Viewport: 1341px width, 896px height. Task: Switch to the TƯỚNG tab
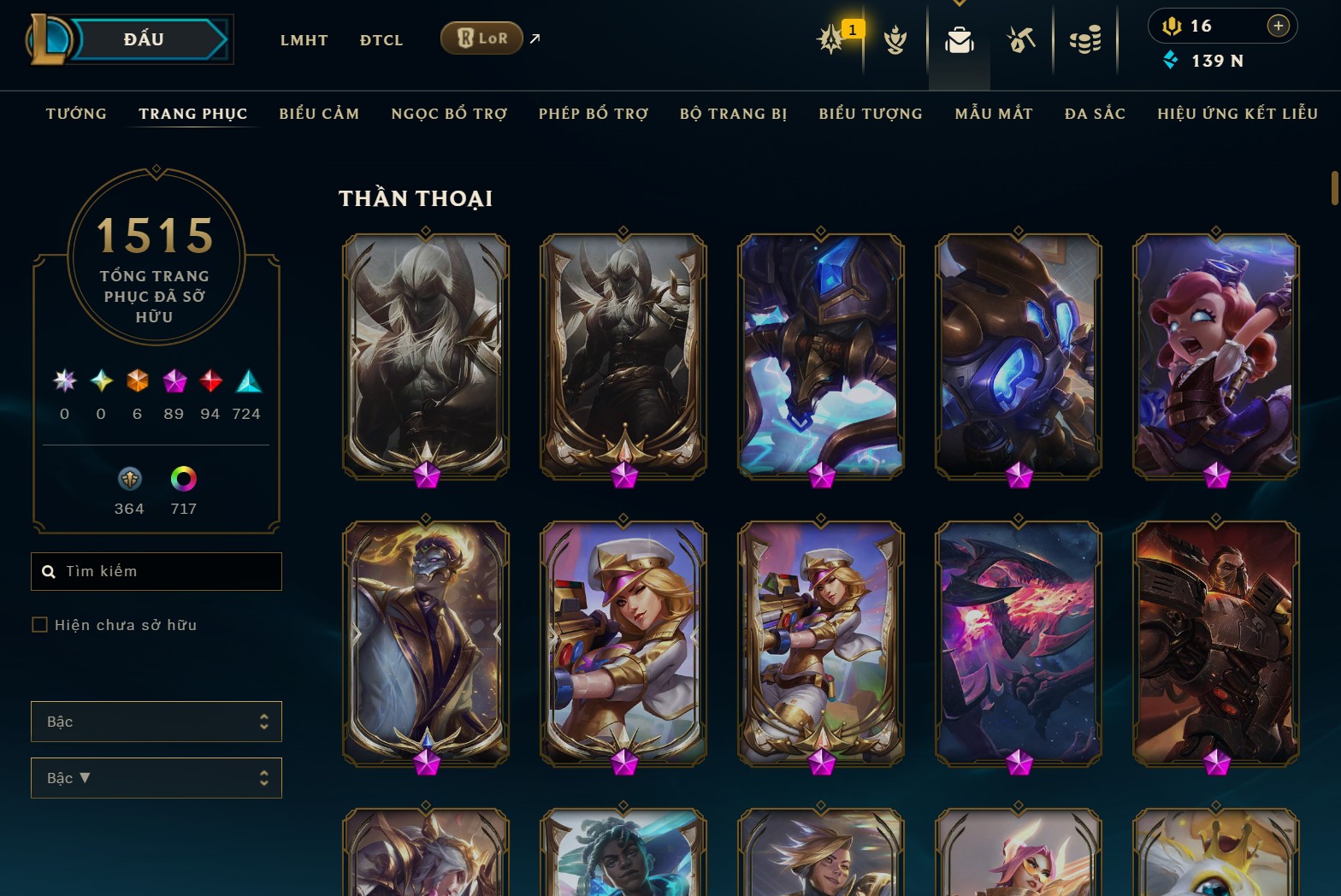[76, 113]
